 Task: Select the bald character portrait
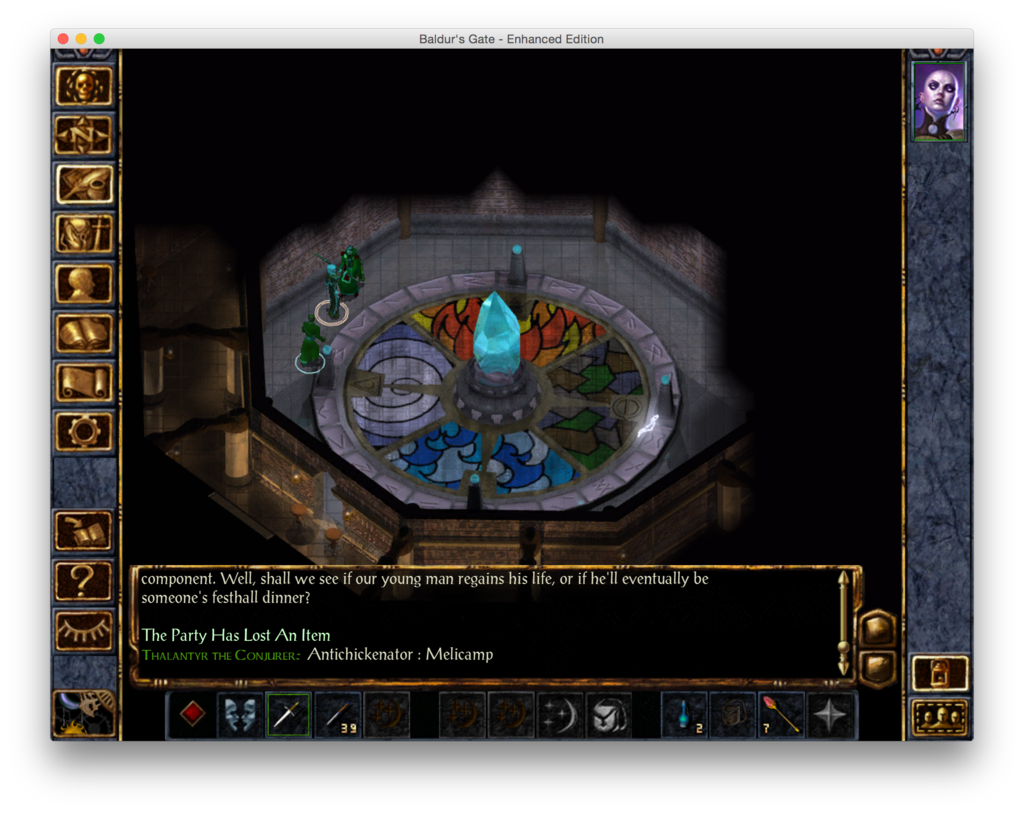[939, 101]
